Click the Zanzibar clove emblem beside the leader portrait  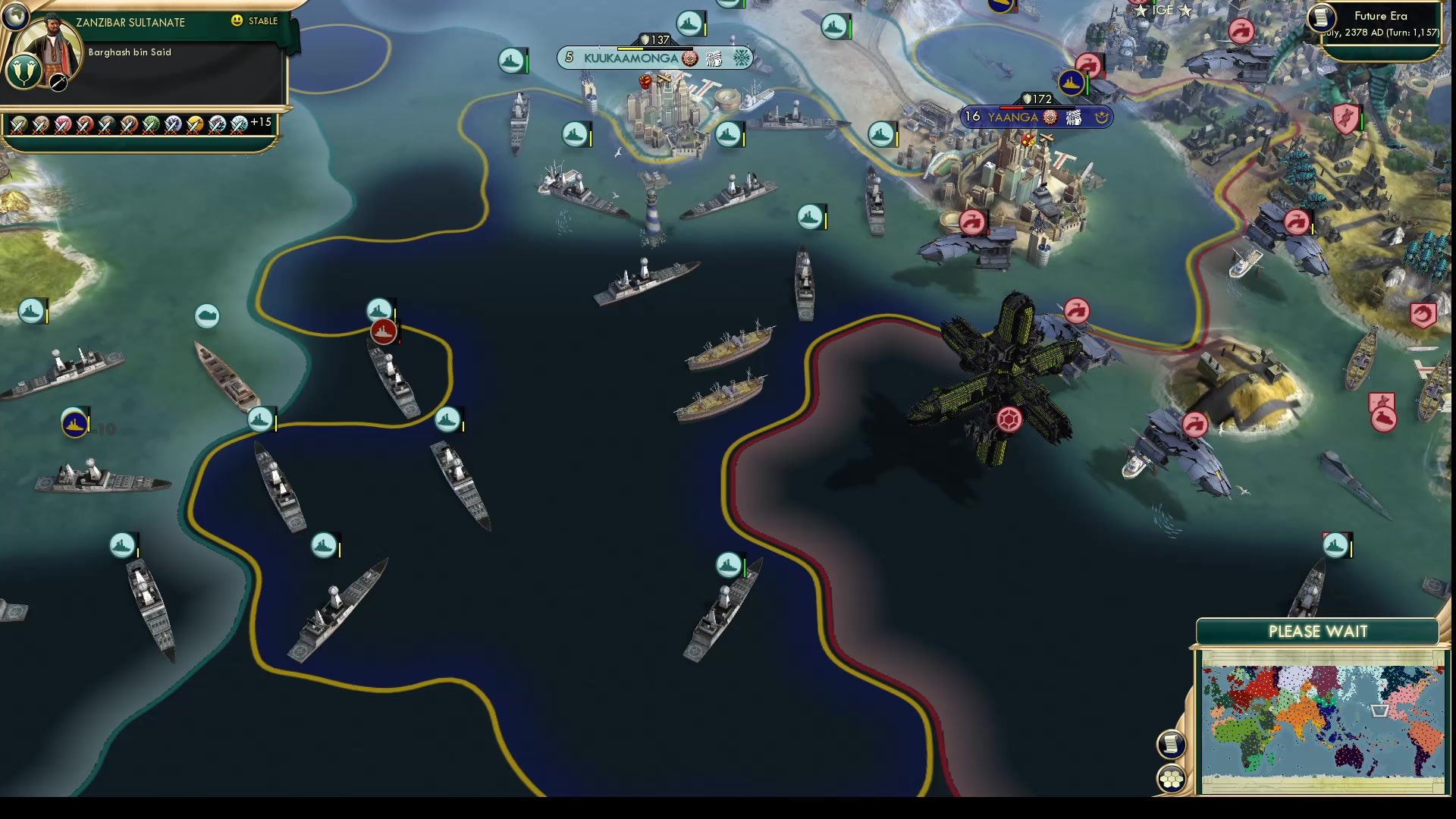pyautogui.click(x=24, y=72)
